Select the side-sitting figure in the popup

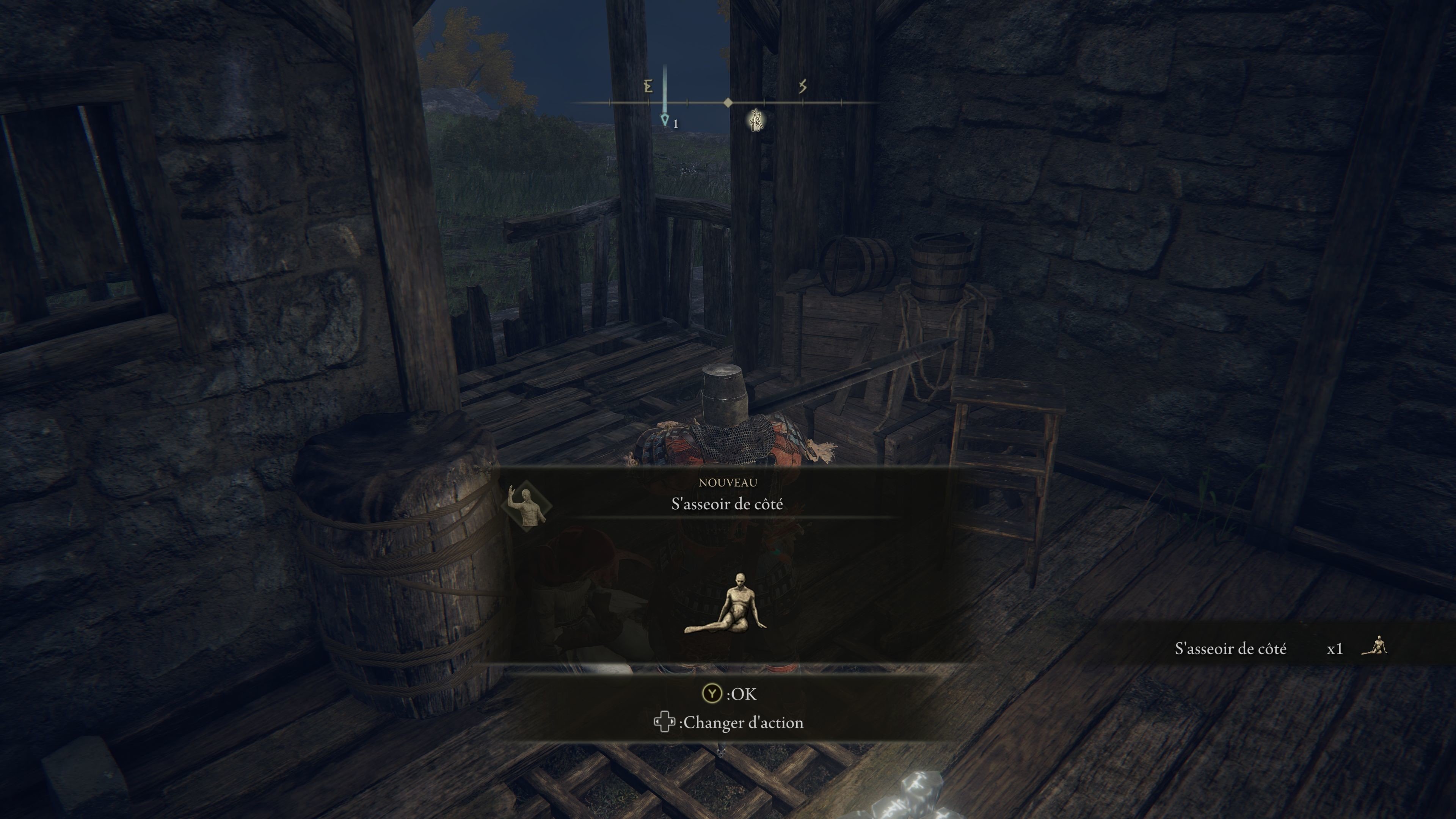726,605
